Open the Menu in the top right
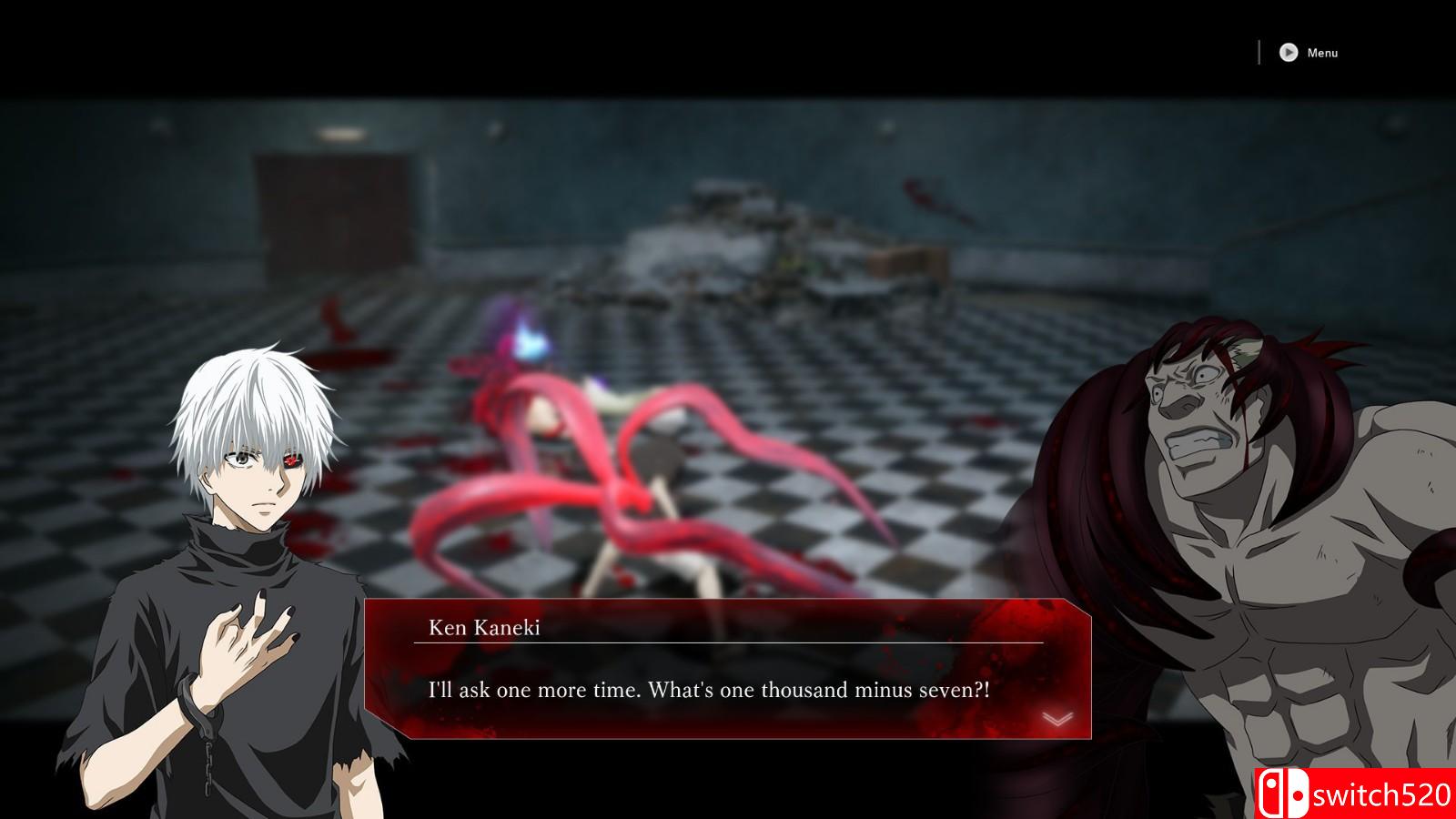Viewport: 1456px width, 819px height. click(x=1321, y=52)
